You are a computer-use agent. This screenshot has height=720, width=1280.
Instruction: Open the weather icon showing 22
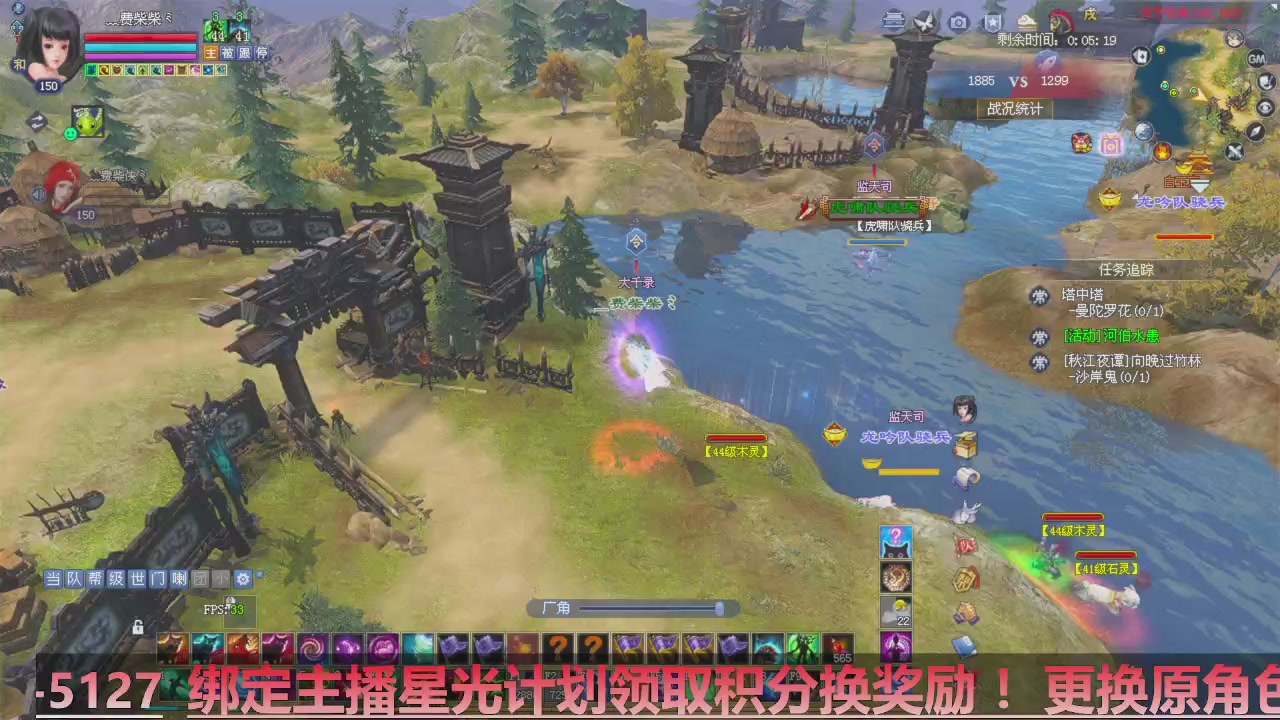[894, 611]
